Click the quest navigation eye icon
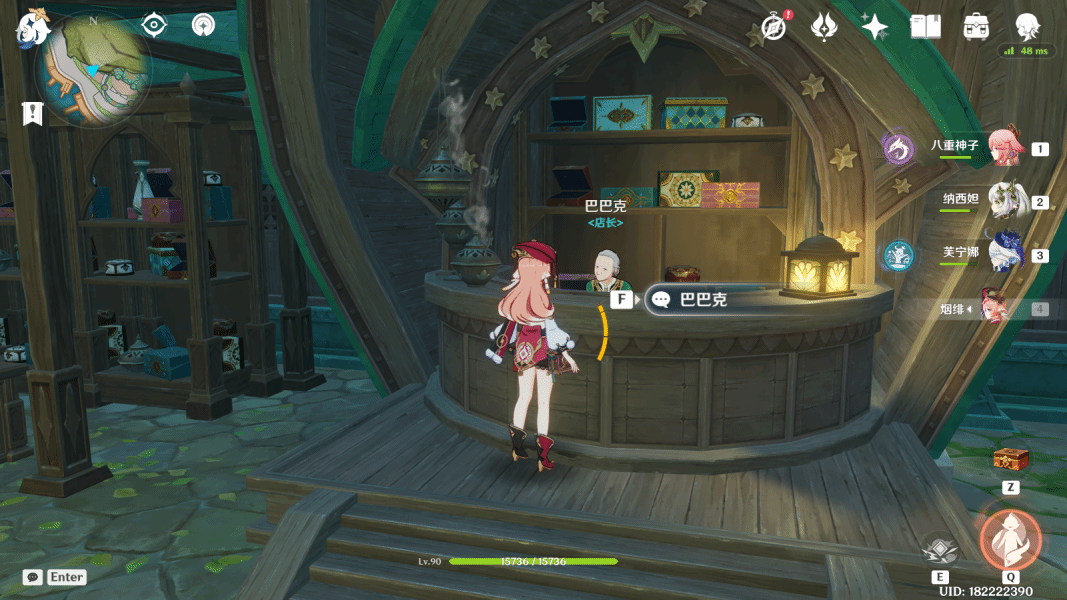The height and width of the screenshot is (600, 1067). (153, 25)
